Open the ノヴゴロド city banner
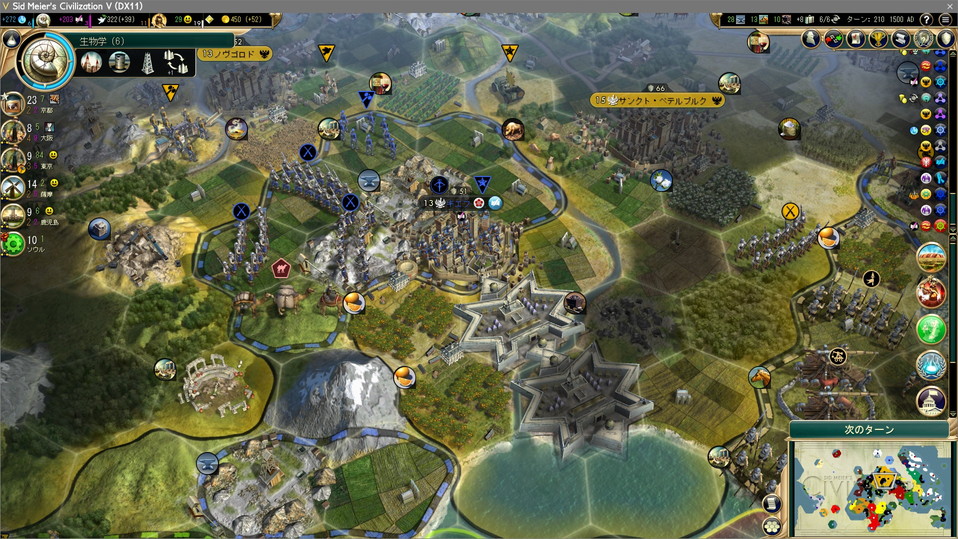 236,54
